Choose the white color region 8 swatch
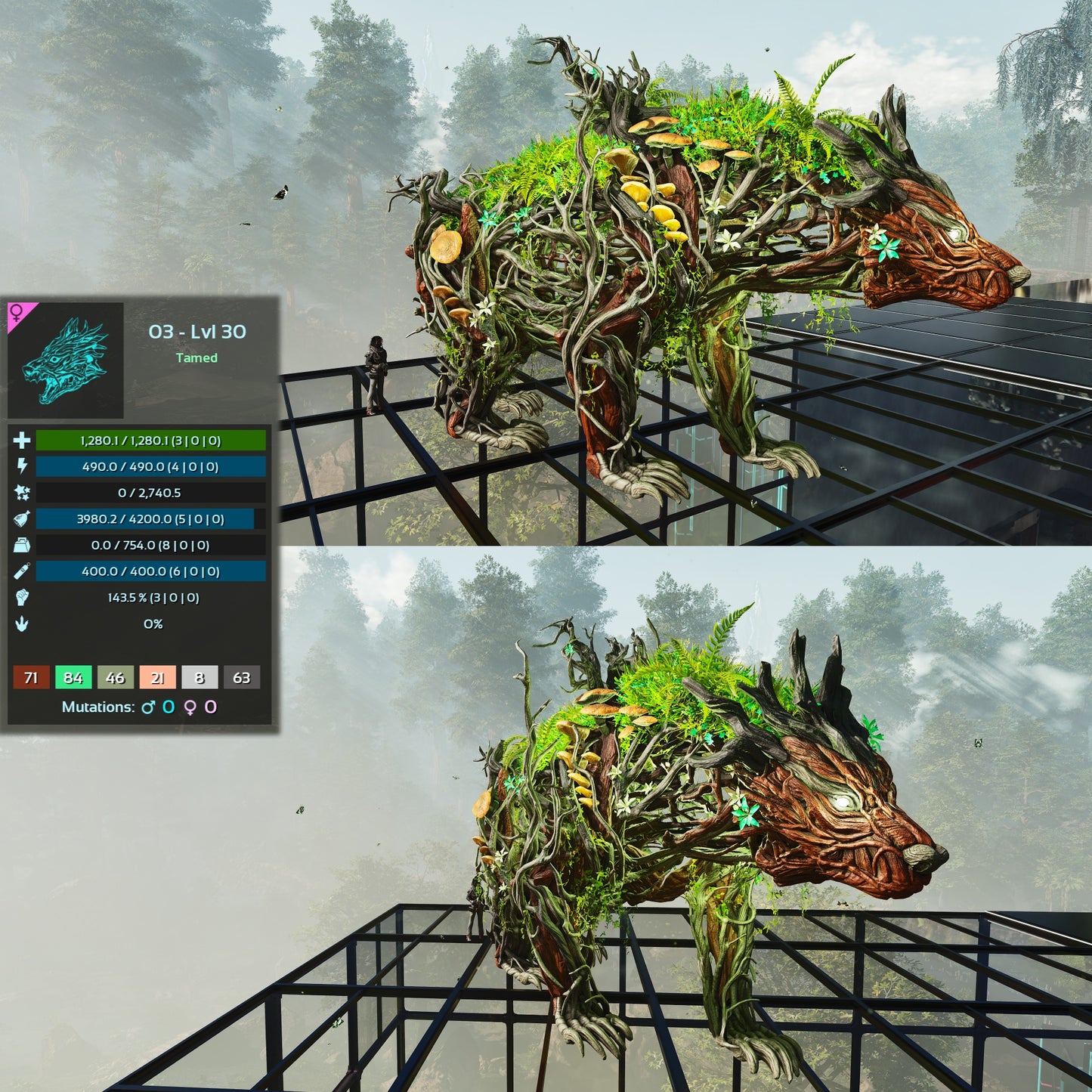The width and height of the screenshot is (1092, 1092). pyautogui.click(x=200, y=677)
